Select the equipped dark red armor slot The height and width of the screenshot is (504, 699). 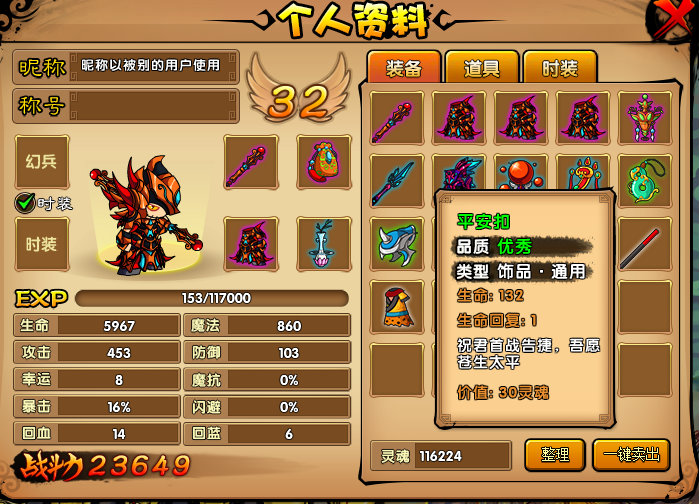click(250, 244)
